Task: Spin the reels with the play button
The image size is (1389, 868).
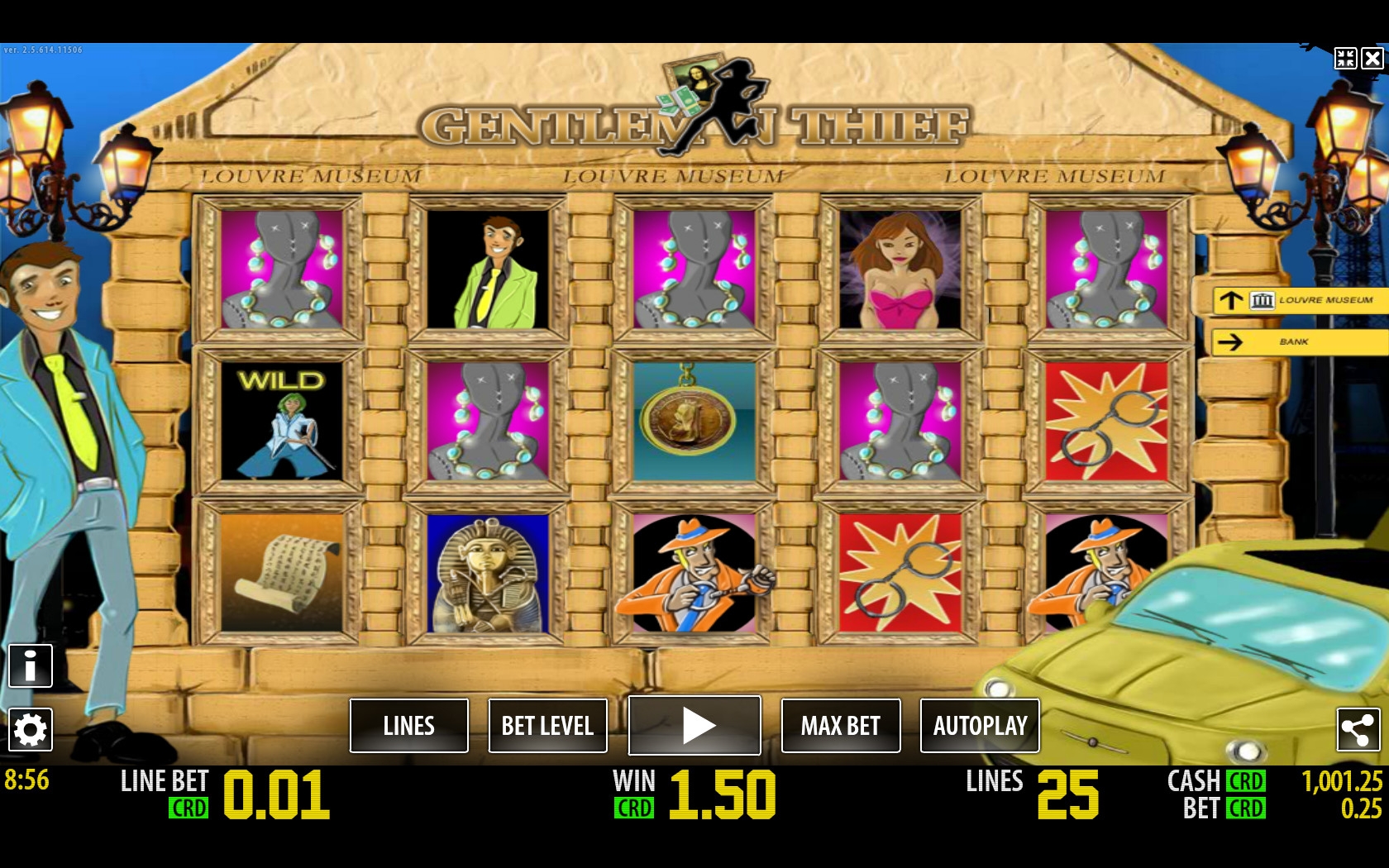Action: tap(694, 726)
